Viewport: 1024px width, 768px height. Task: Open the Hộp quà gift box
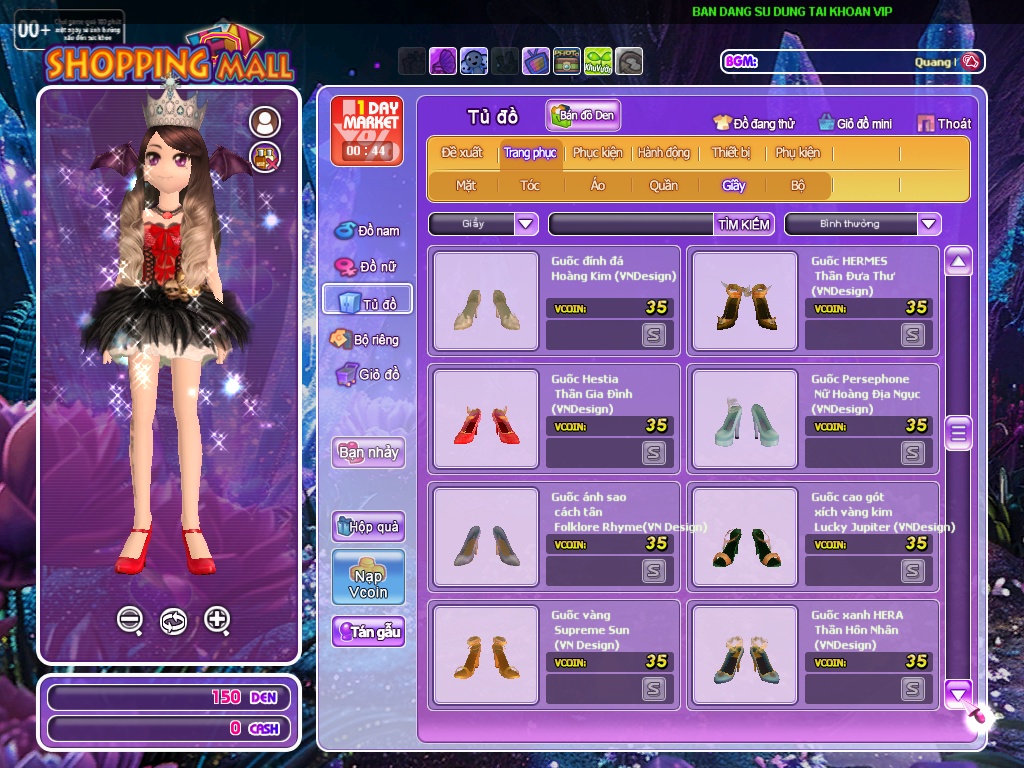click(x=368, y=526)
